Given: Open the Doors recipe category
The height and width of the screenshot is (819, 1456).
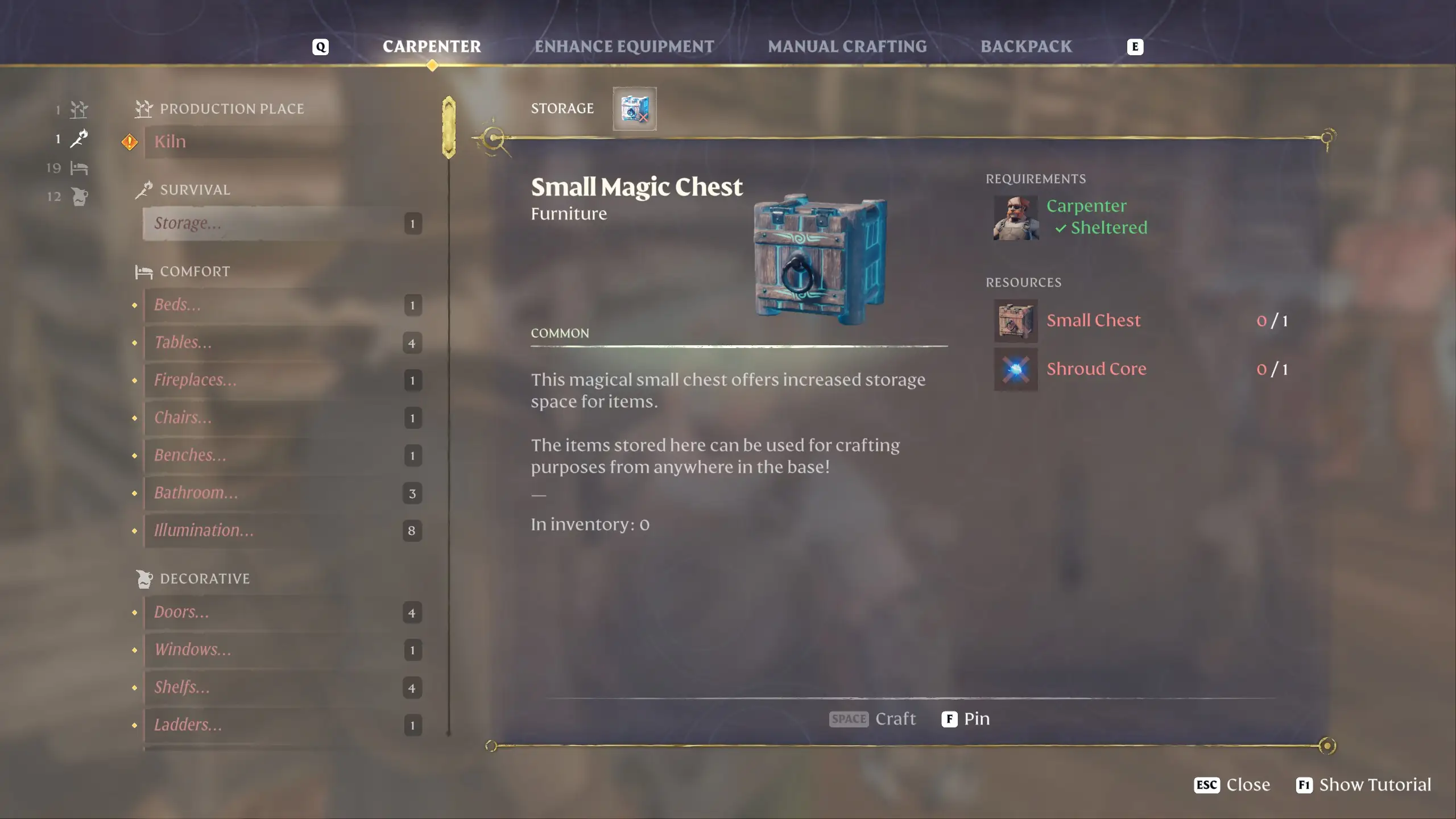Looking at the screenshot, I should (282, 613).
